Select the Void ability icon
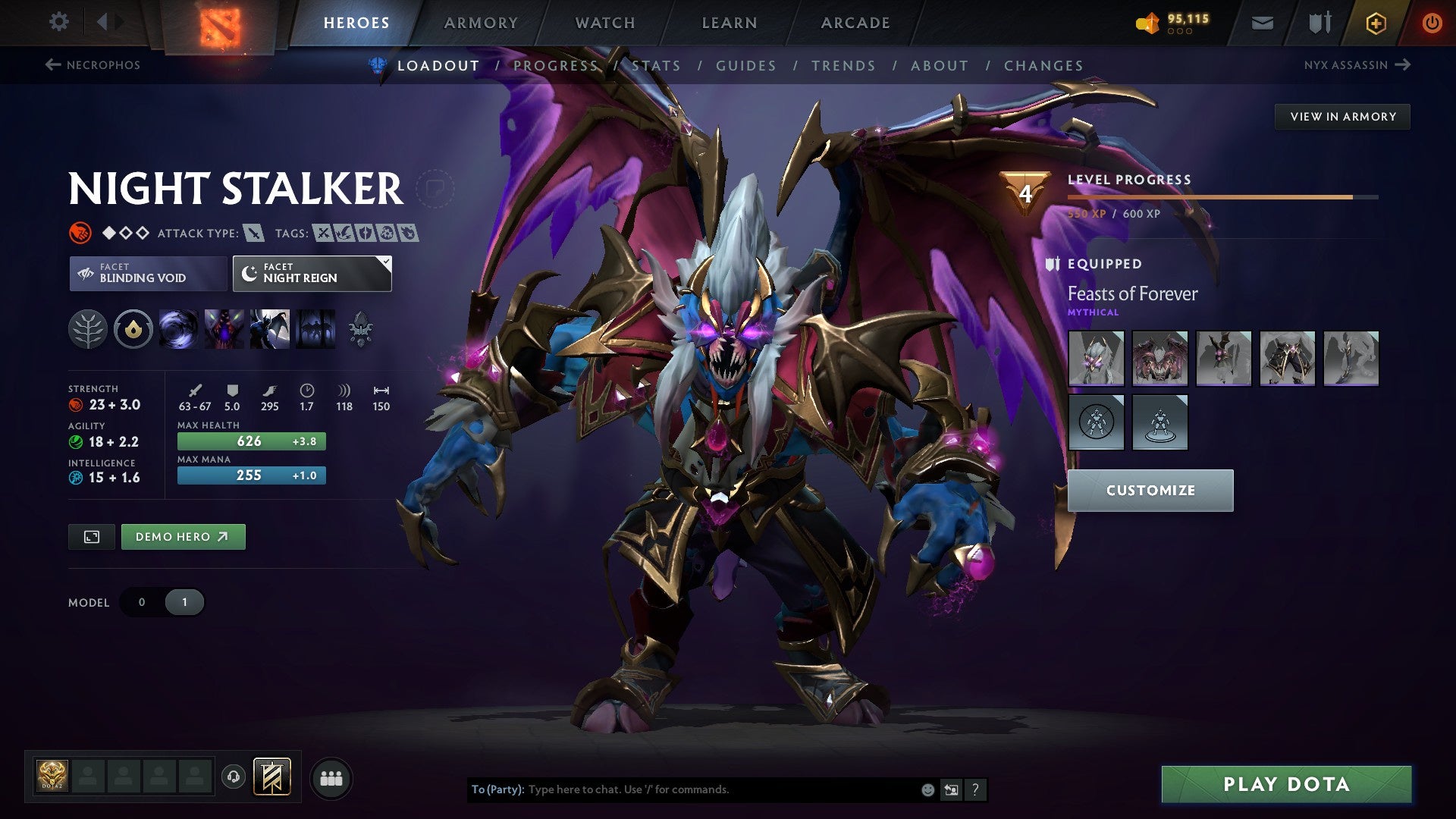Image resolution: width=1456 pixels, height=819 pixels. pos(179,330)
